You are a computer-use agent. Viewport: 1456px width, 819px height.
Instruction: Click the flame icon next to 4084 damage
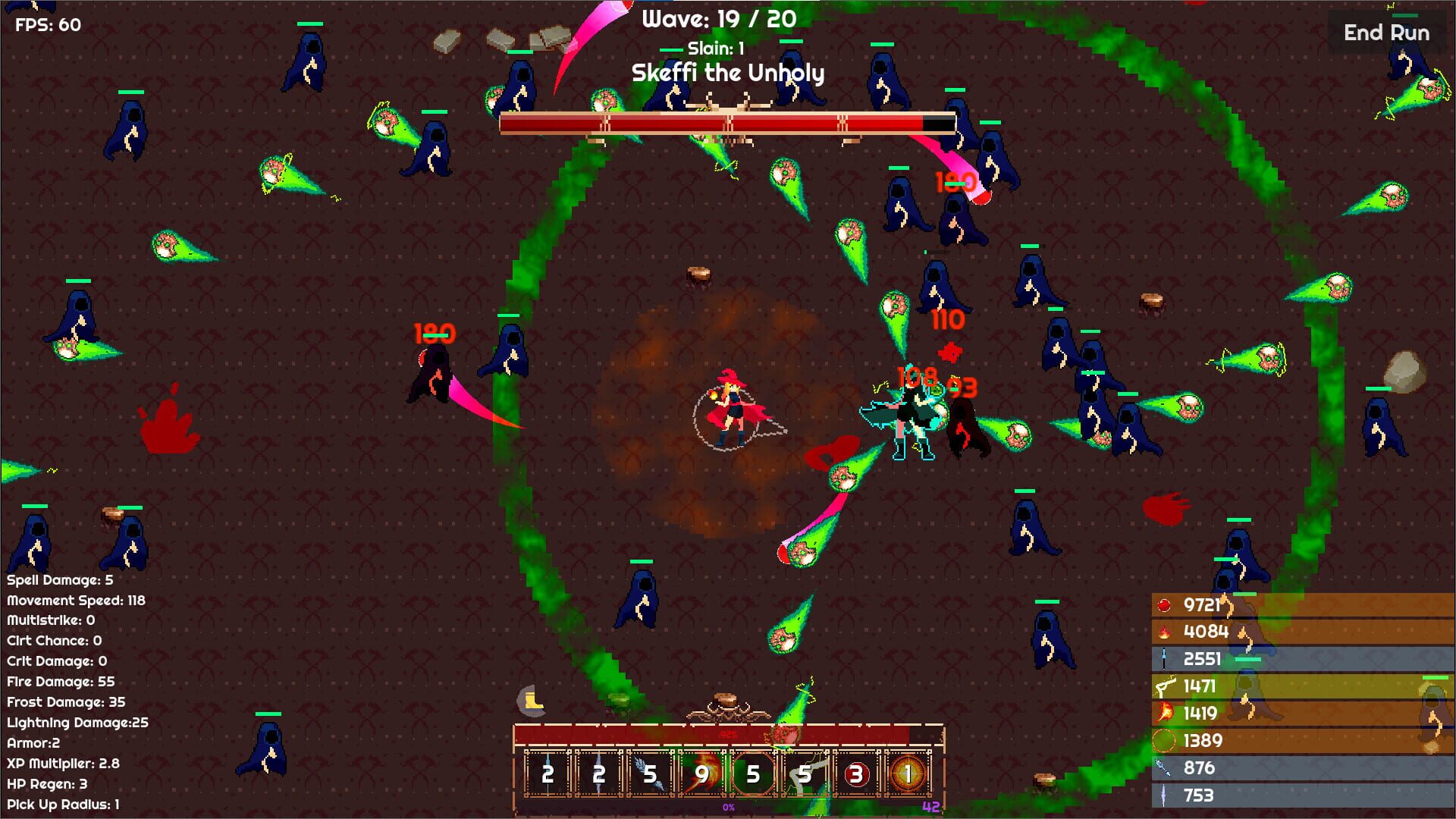point(1164,632)
